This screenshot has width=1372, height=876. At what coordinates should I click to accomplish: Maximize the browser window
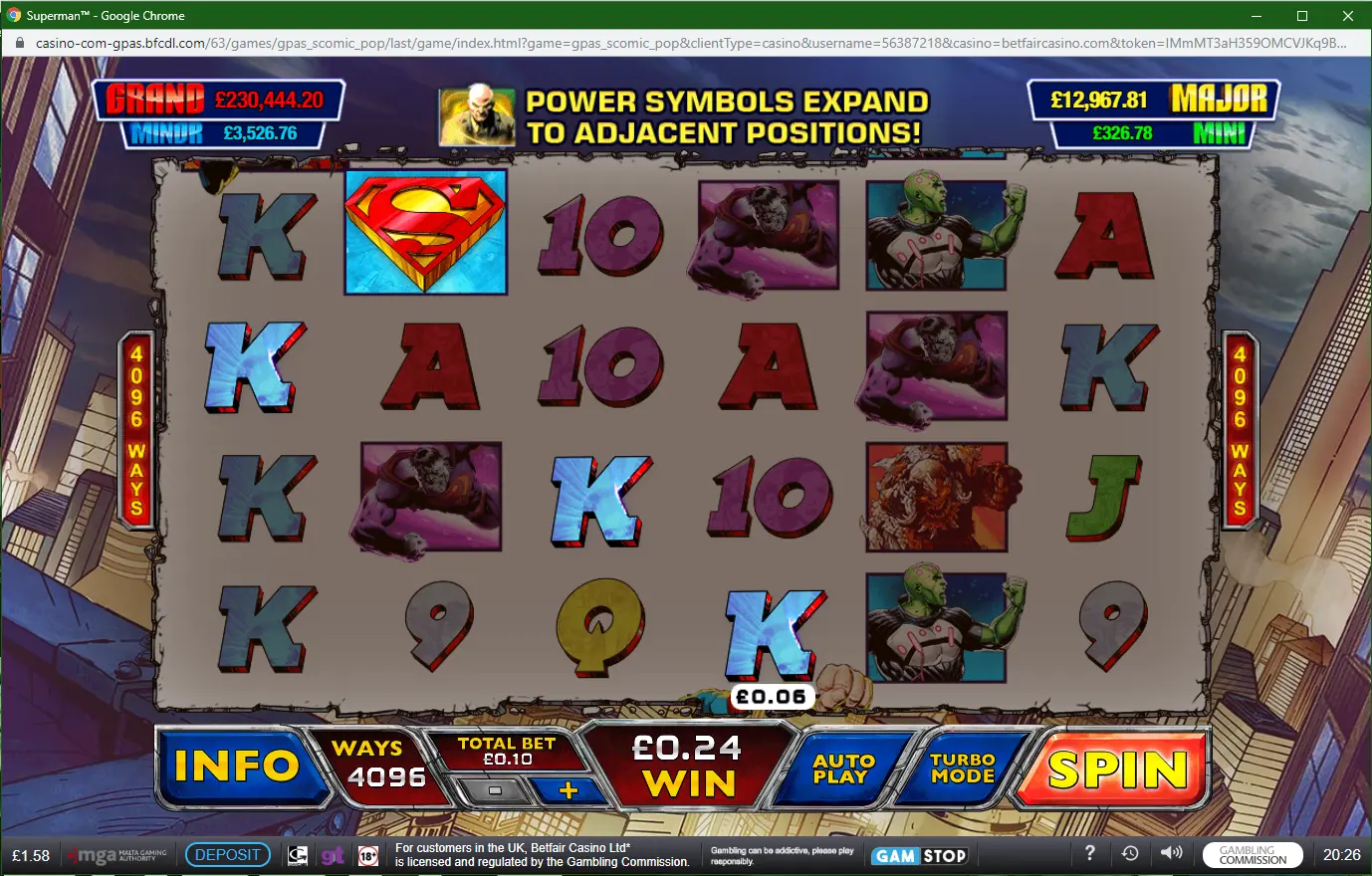1302,16
